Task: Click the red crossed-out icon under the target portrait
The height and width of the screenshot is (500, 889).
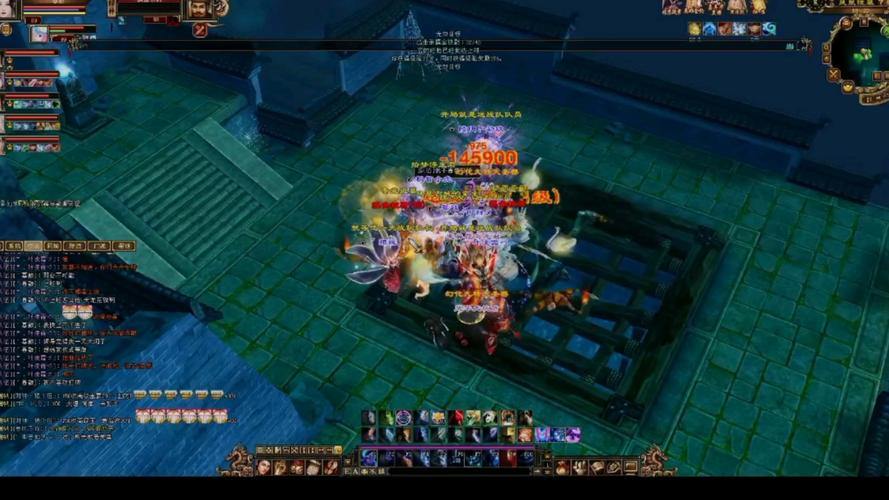Action: coord(199,30)
